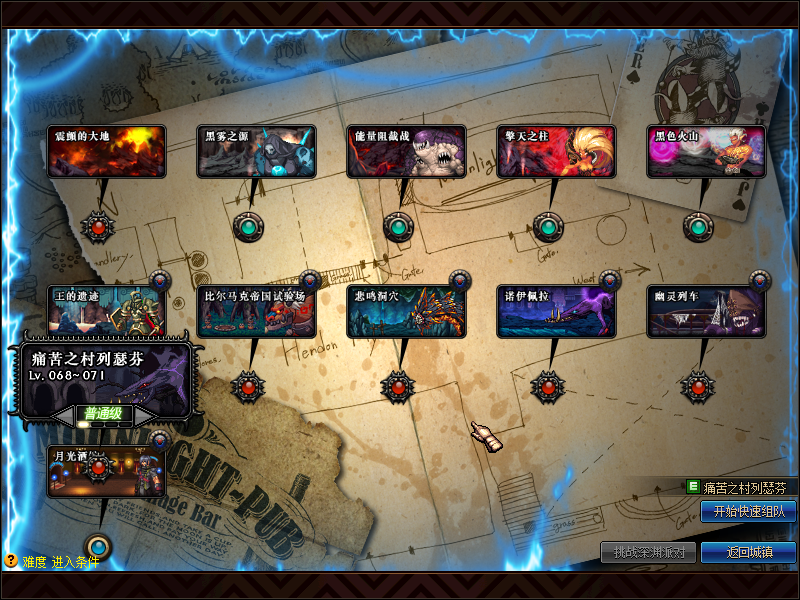The height and width of the screenshot is (600, 800).
Task: Raise difficulty with the right arrow beside 普通级
Action: (x=144, y=414)
